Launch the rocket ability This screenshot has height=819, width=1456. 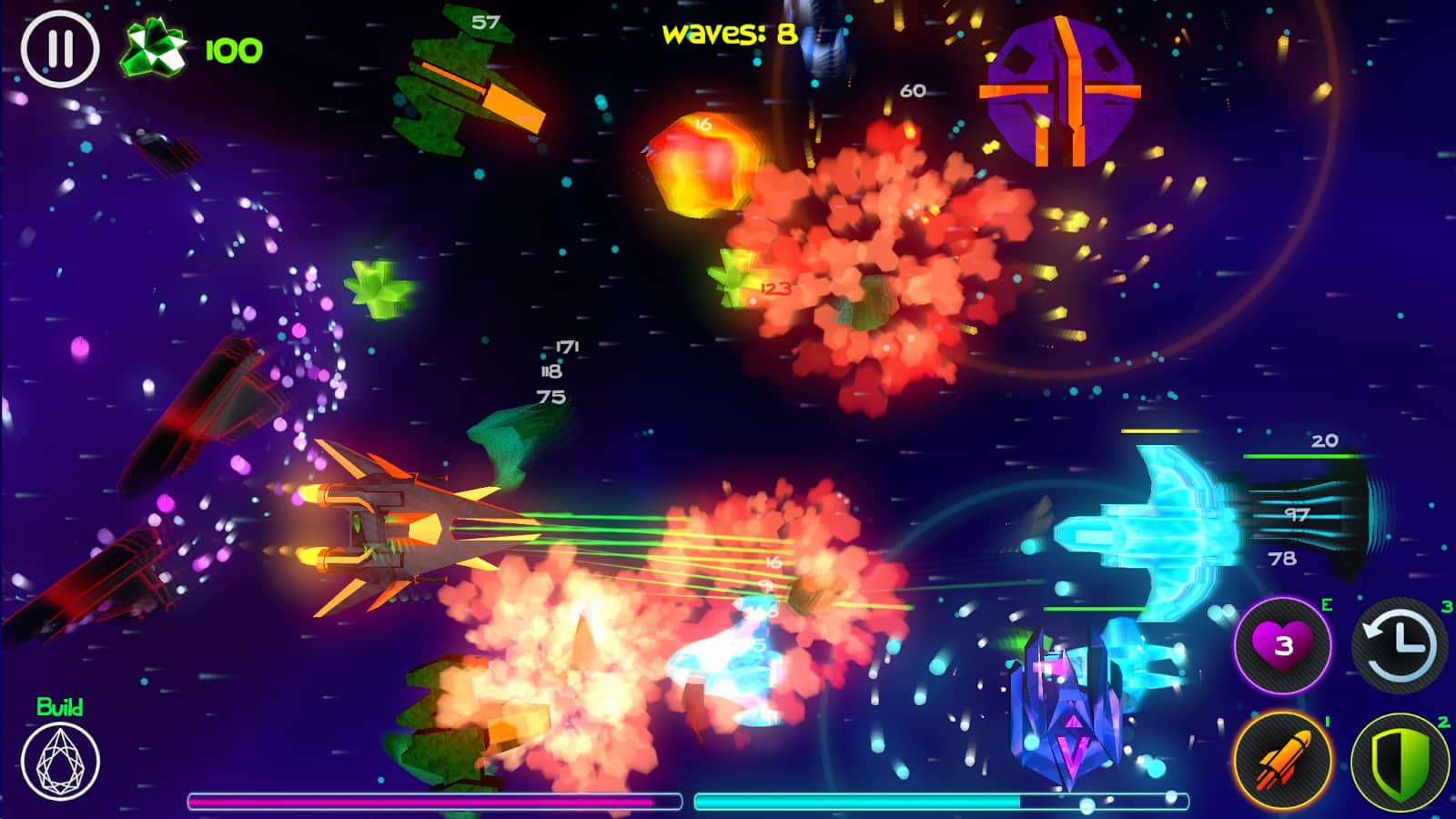click(x=1283, y=763)
